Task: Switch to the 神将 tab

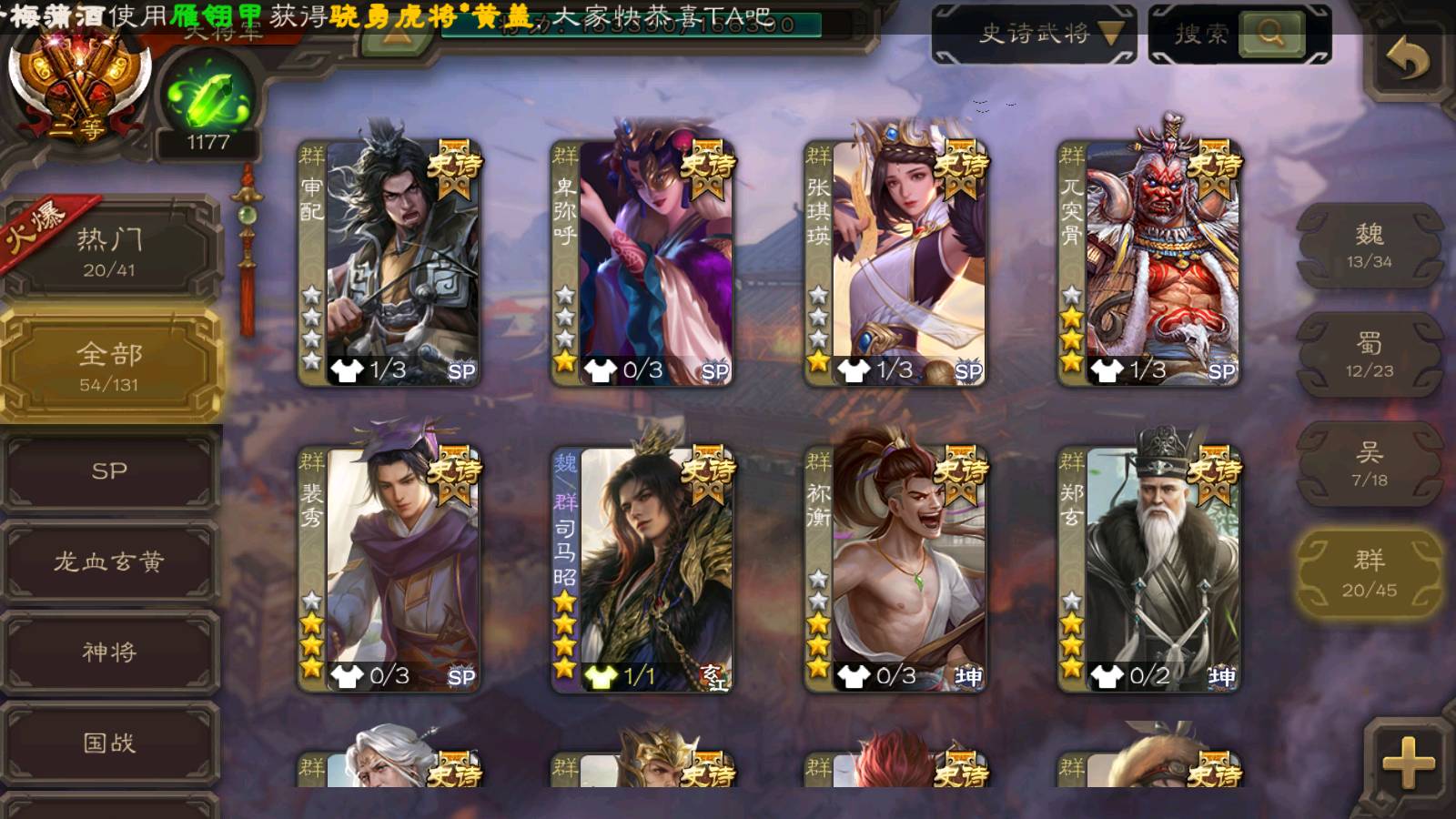Action: (x=109, y=652)
